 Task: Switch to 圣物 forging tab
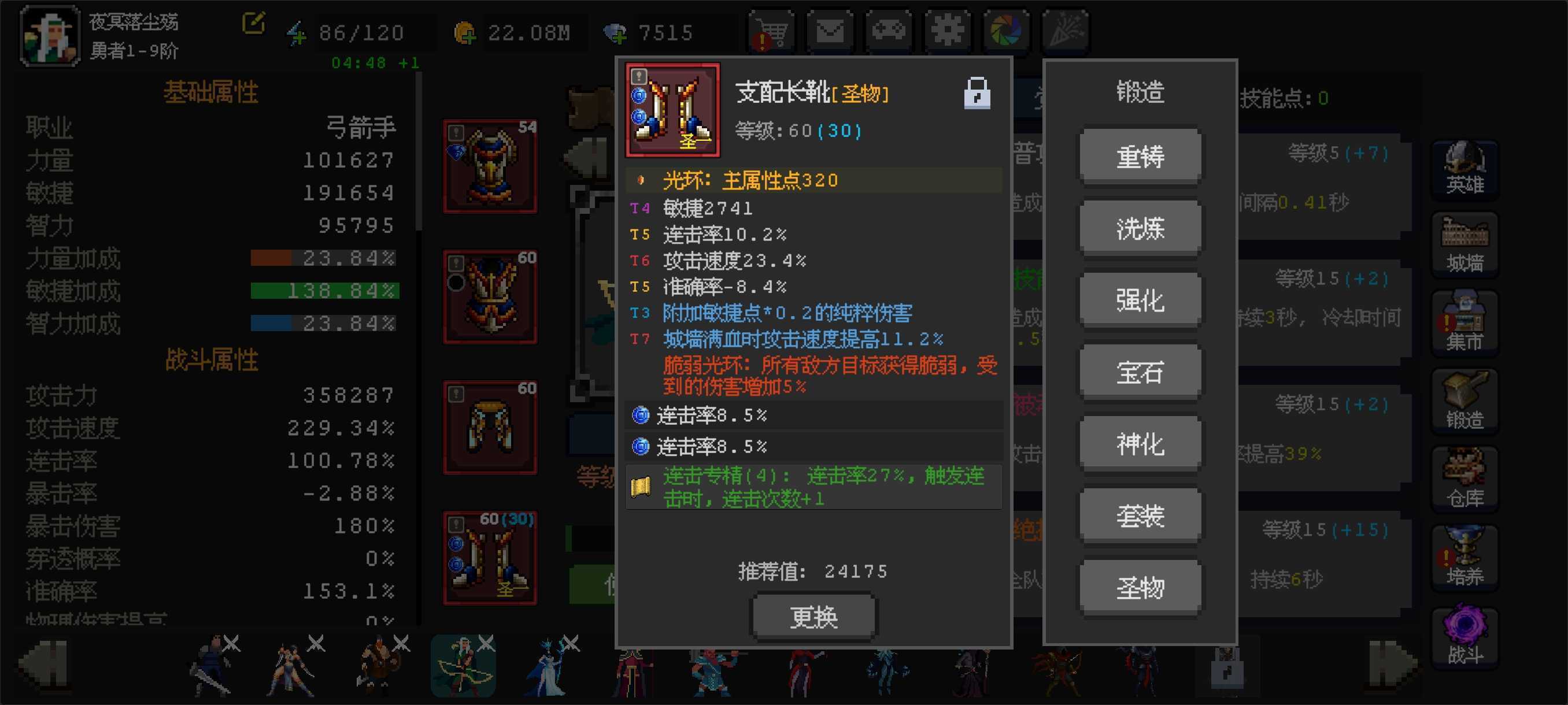[1140, 586]
